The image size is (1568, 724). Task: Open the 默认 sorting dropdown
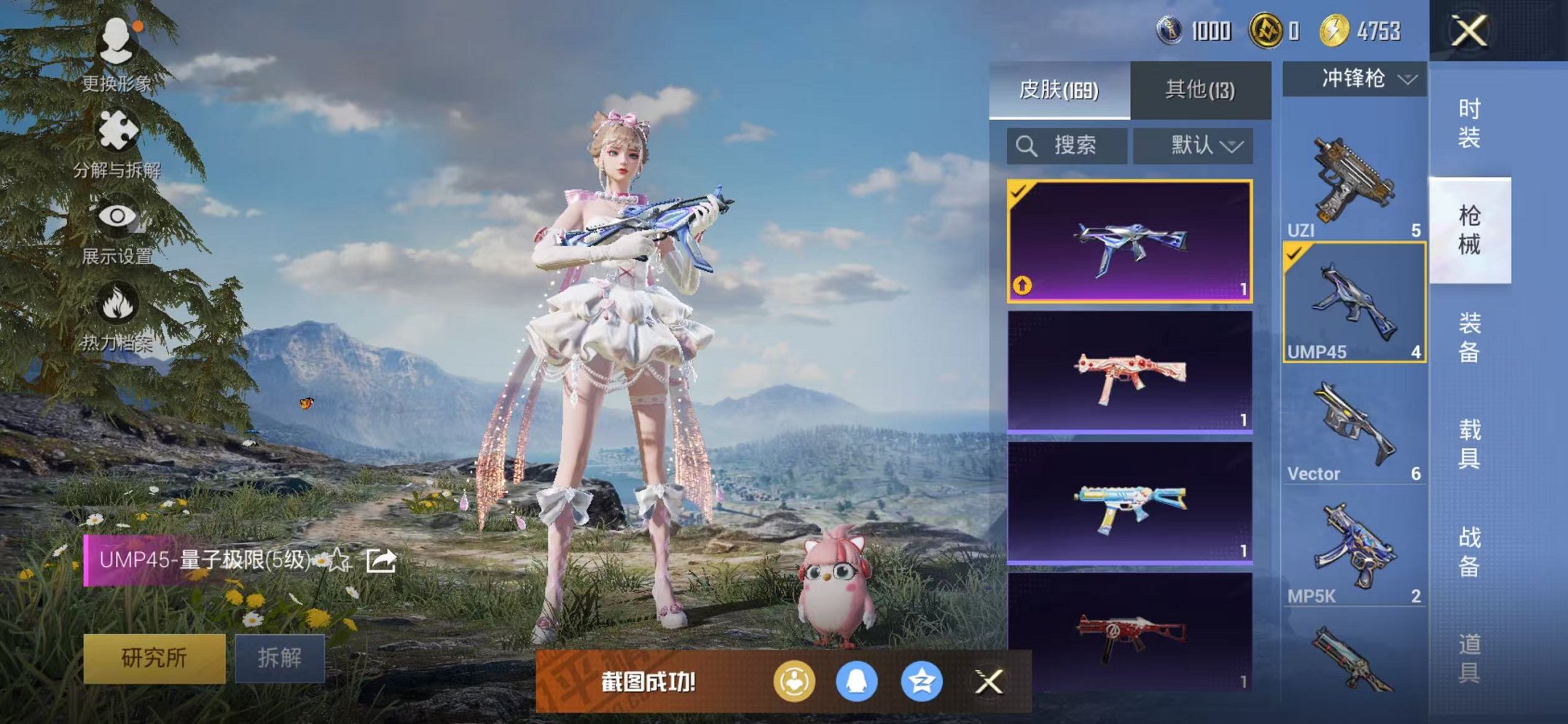pos(1193,145)
